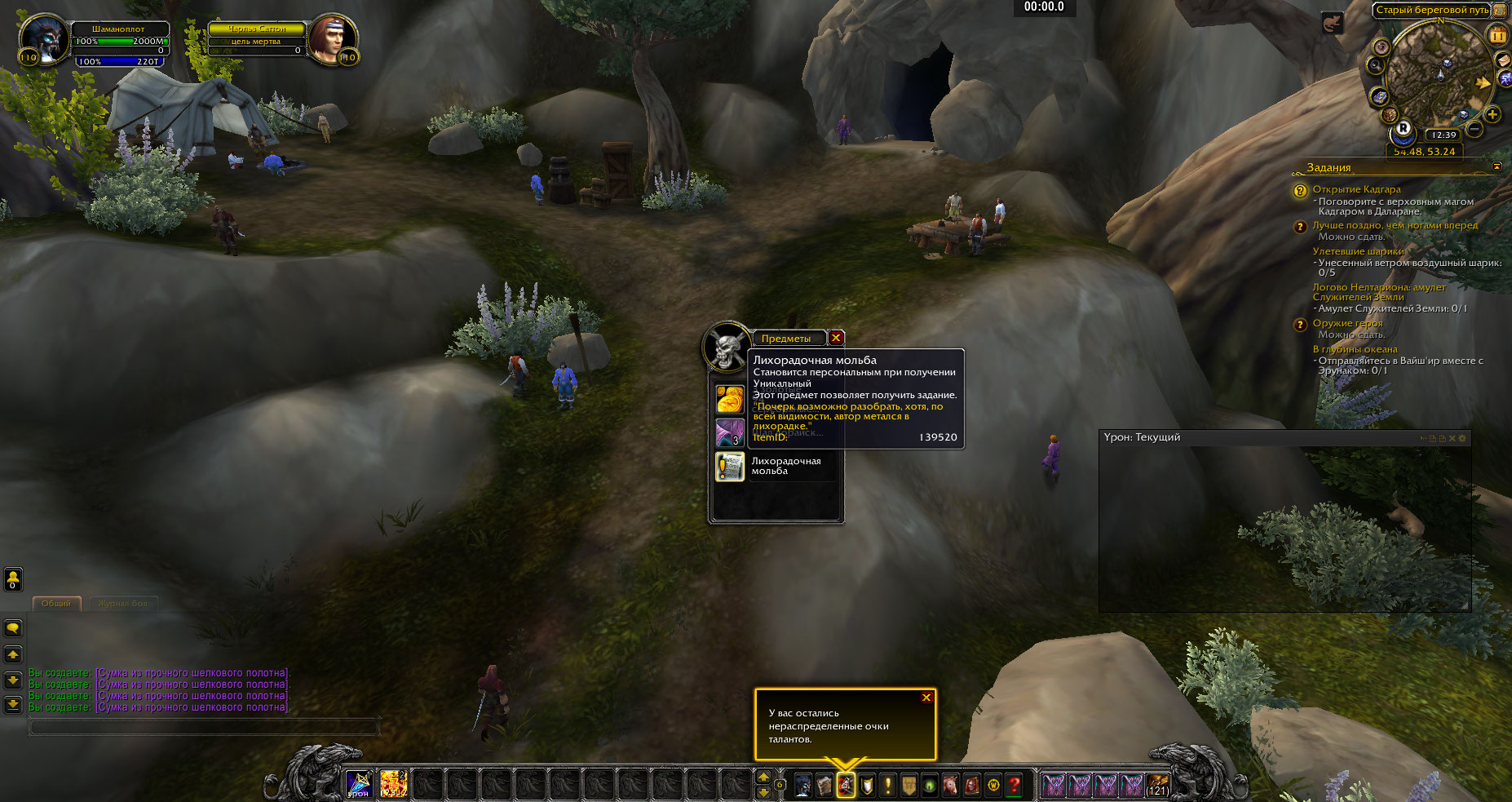Open the backpack with 121 free slots
The width and height of the screenshot is (1512, 802).
click(x=1156, y=785)
